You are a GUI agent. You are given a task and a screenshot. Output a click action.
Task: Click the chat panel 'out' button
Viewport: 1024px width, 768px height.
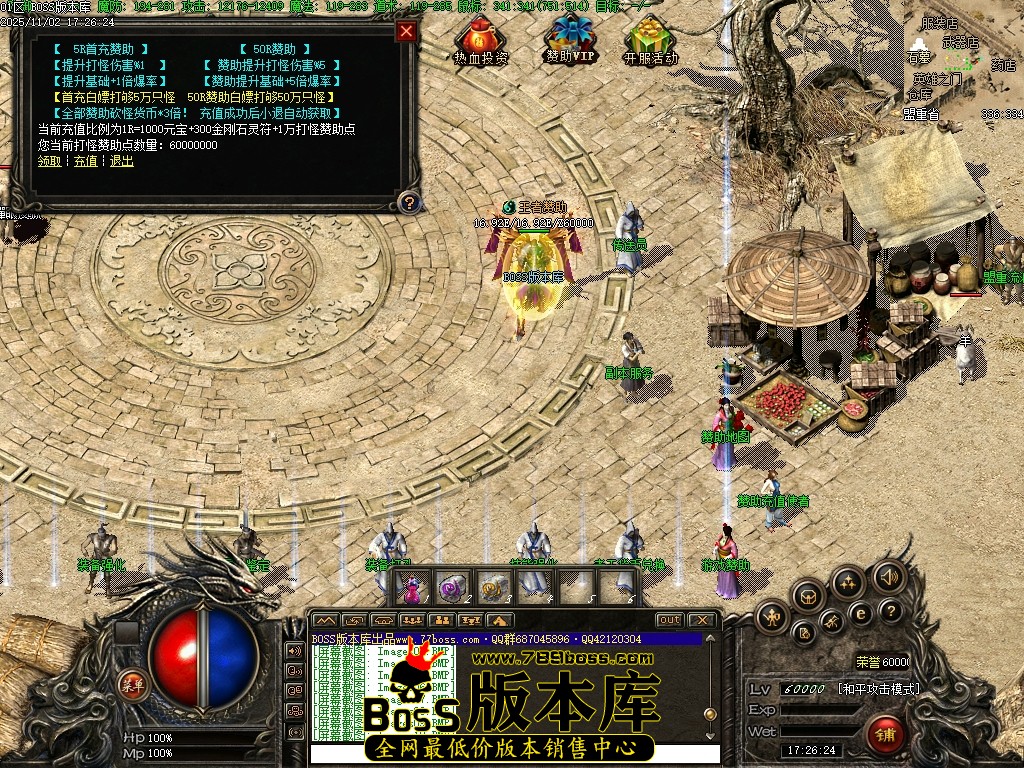click(x=669, y=620)
